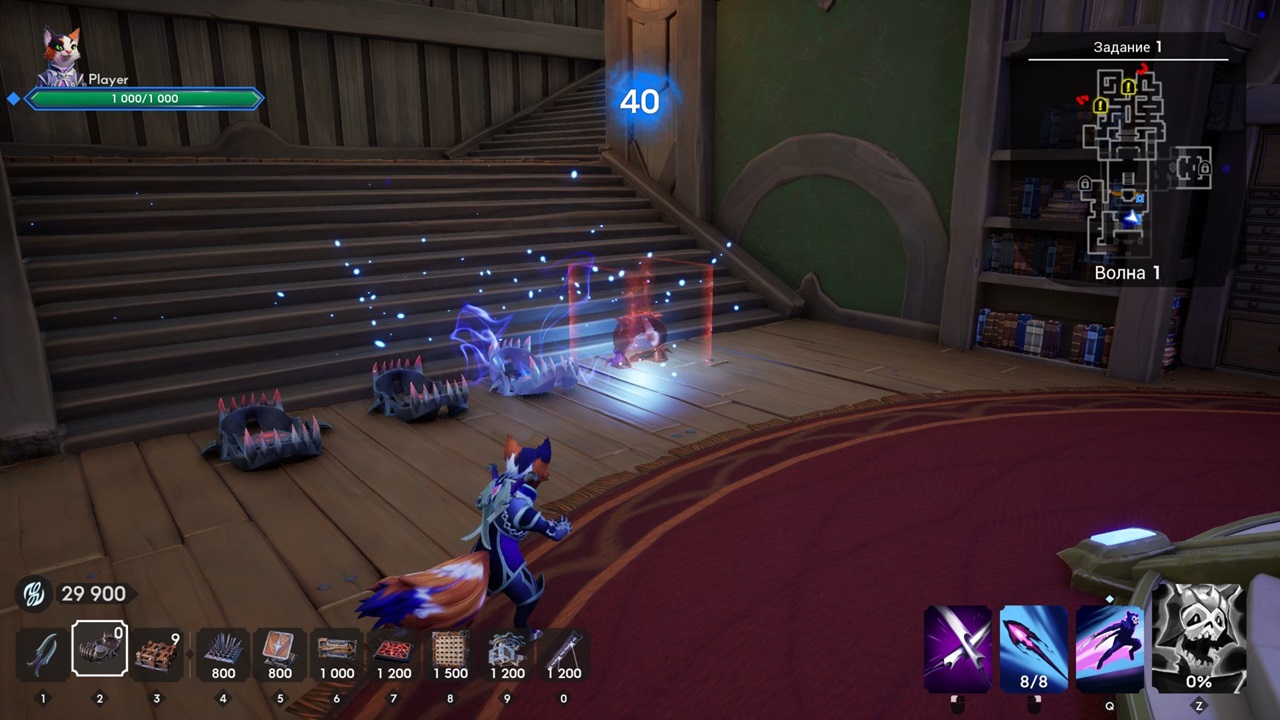Image resolution: width=1280 pixels, height=720 pixels.
Task: Choose the highlighted spiked bear trap slot
Action: point(99,651)
